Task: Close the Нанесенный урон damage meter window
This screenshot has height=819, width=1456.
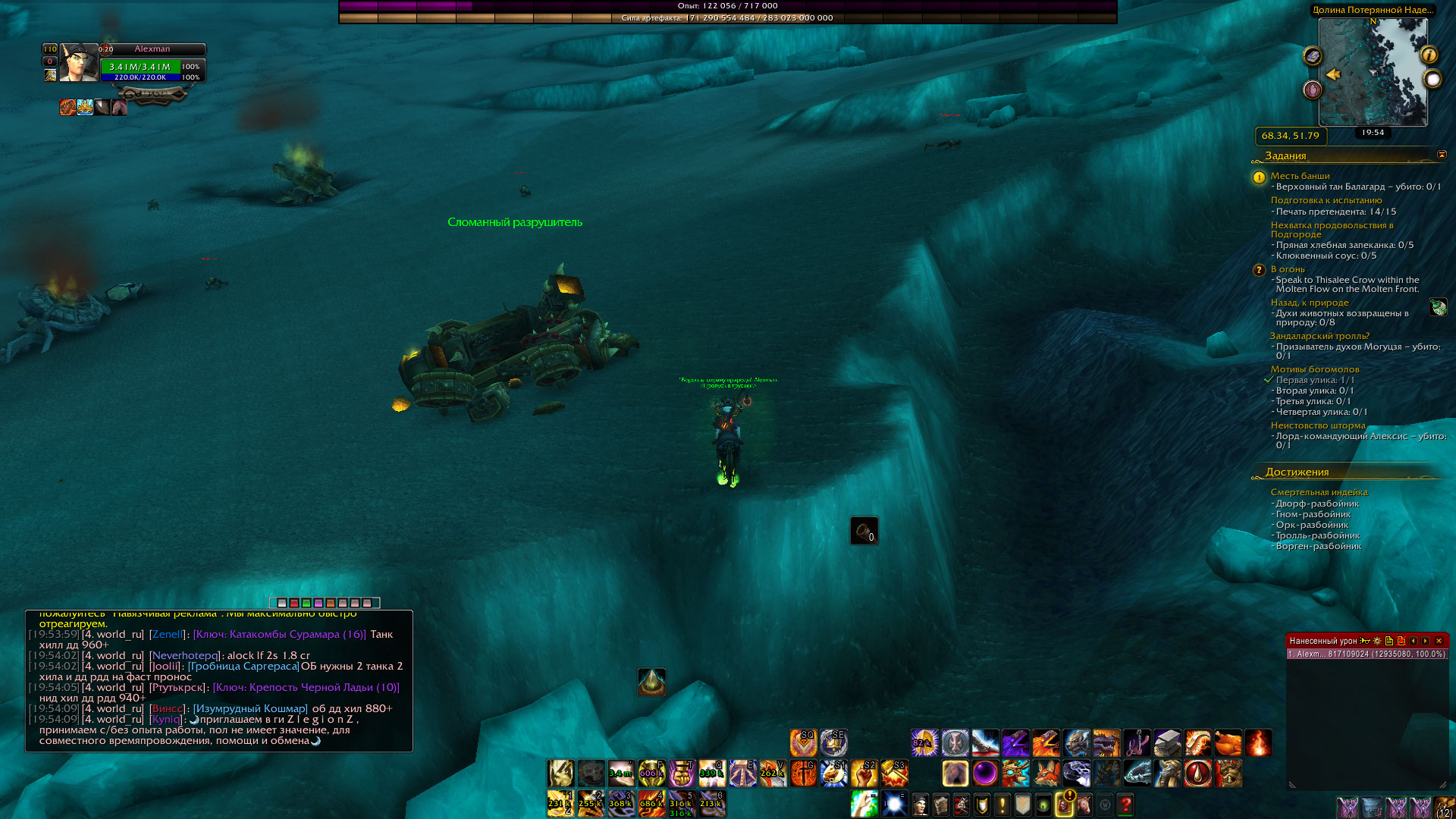Action: tap(1439, 641)
